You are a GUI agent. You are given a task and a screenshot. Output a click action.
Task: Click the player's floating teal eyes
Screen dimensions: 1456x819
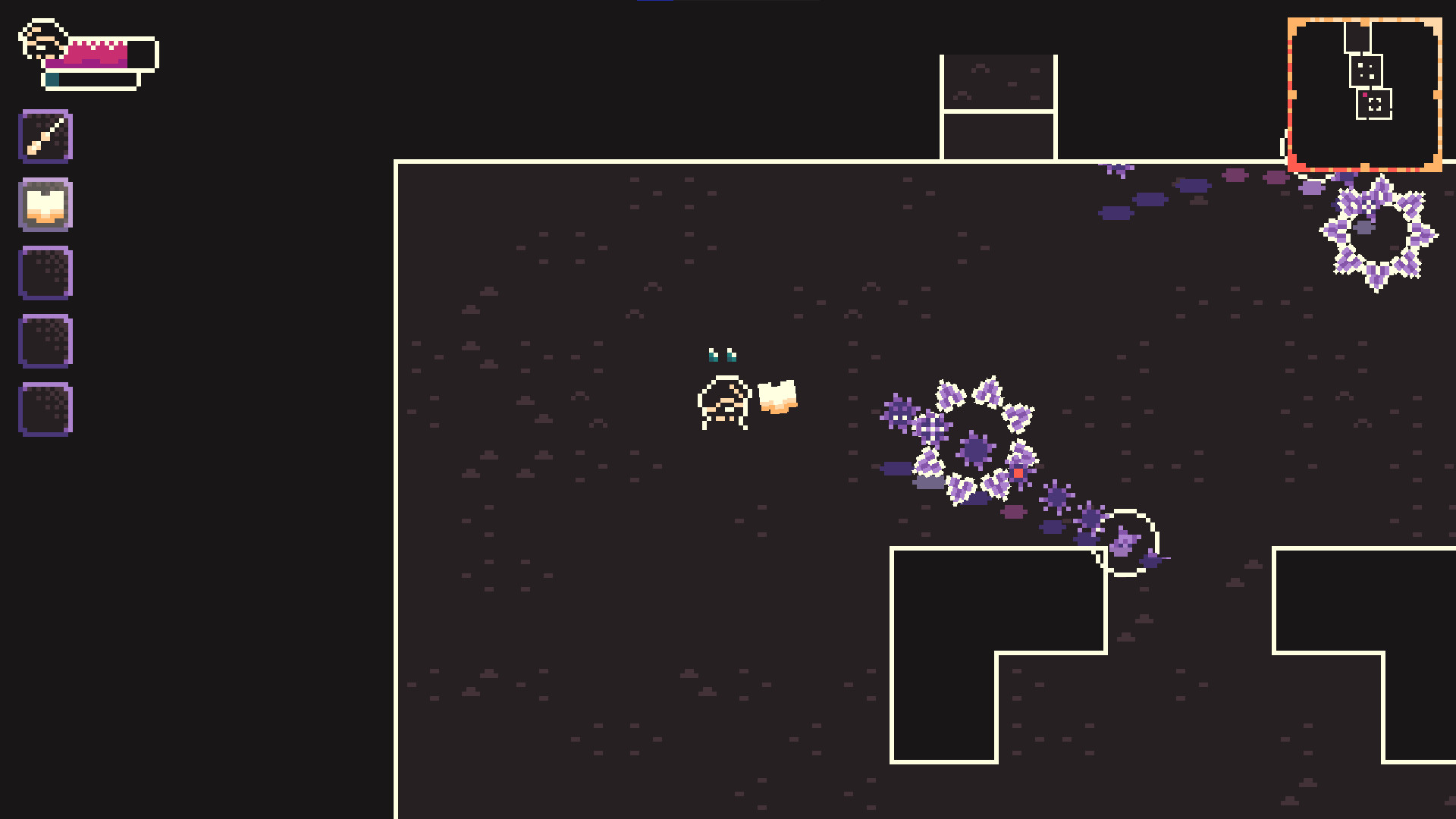point(721,355)
